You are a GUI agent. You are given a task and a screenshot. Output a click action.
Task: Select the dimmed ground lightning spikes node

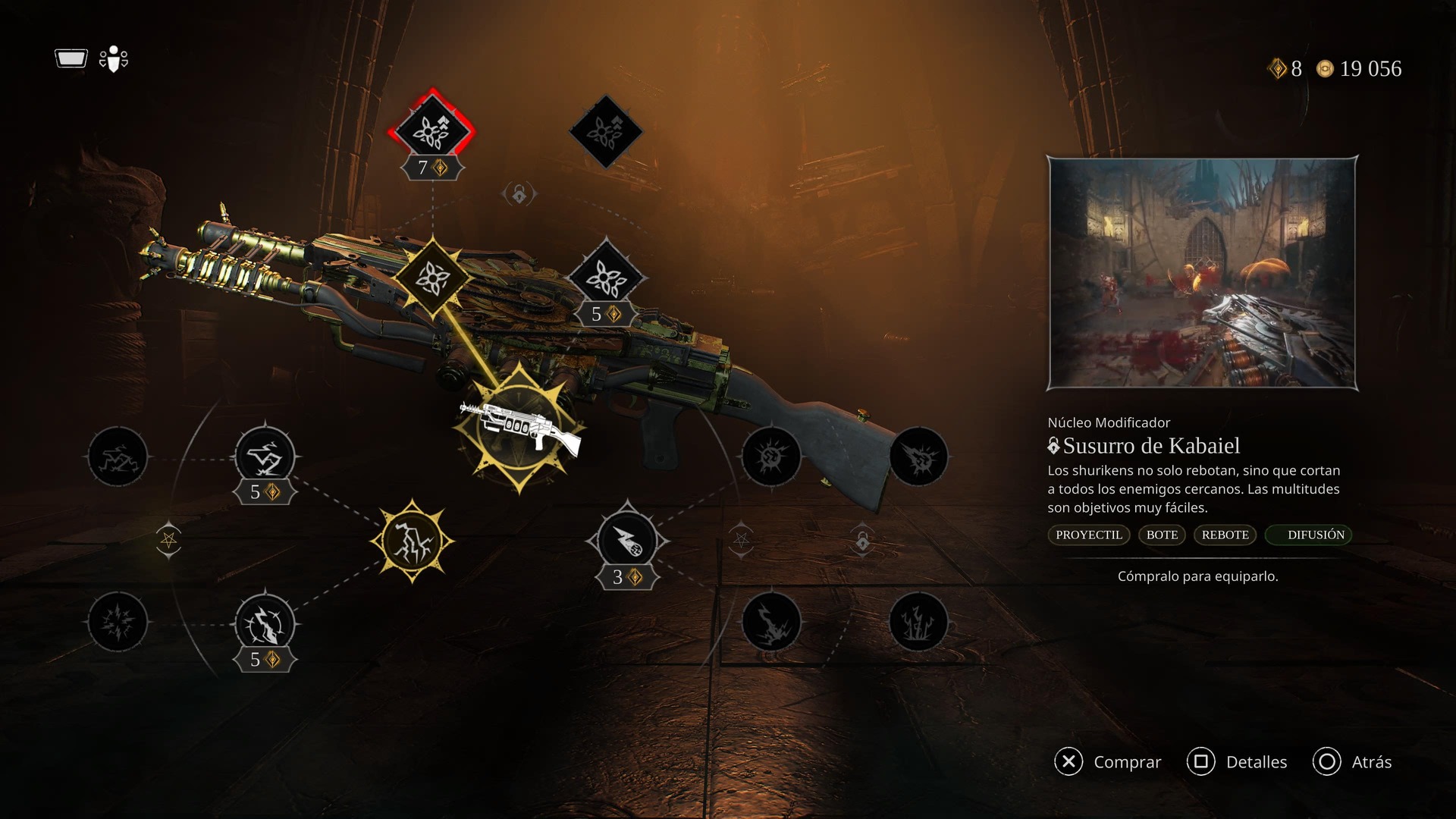[x=918, y=623]
